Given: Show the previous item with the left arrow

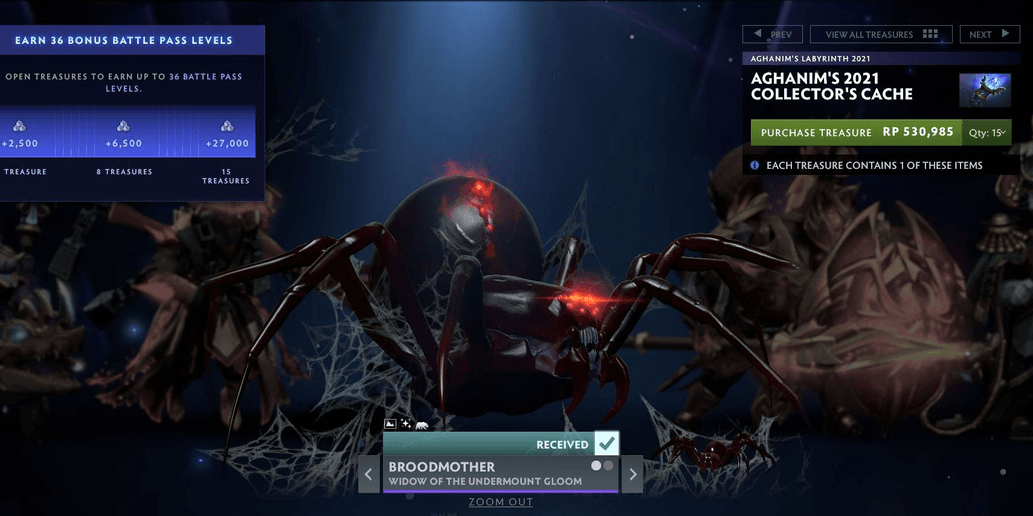Looking at the screenshot, I should (369, 474).
